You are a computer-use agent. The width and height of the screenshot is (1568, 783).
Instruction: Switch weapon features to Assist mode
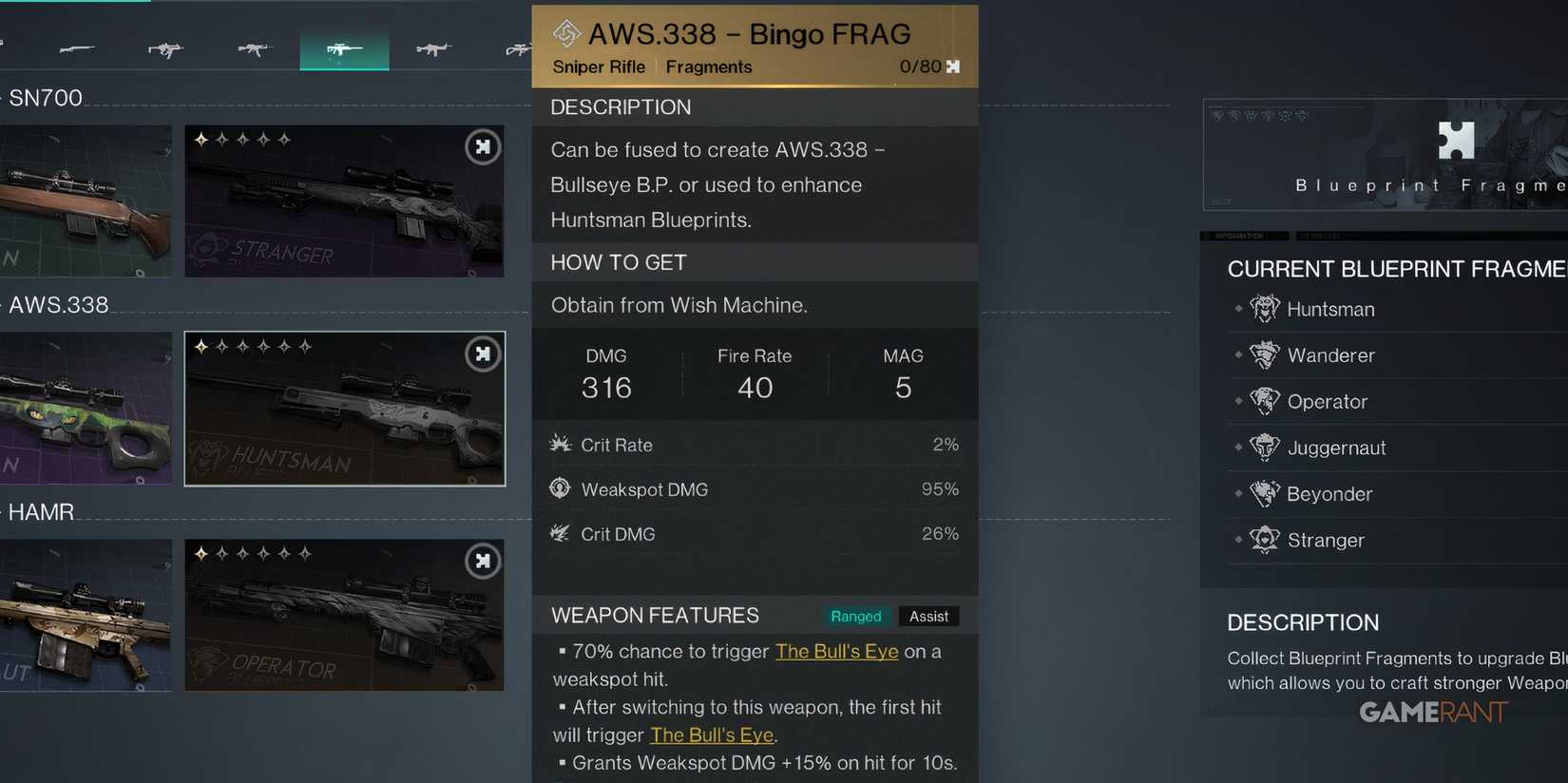[927, 616]
